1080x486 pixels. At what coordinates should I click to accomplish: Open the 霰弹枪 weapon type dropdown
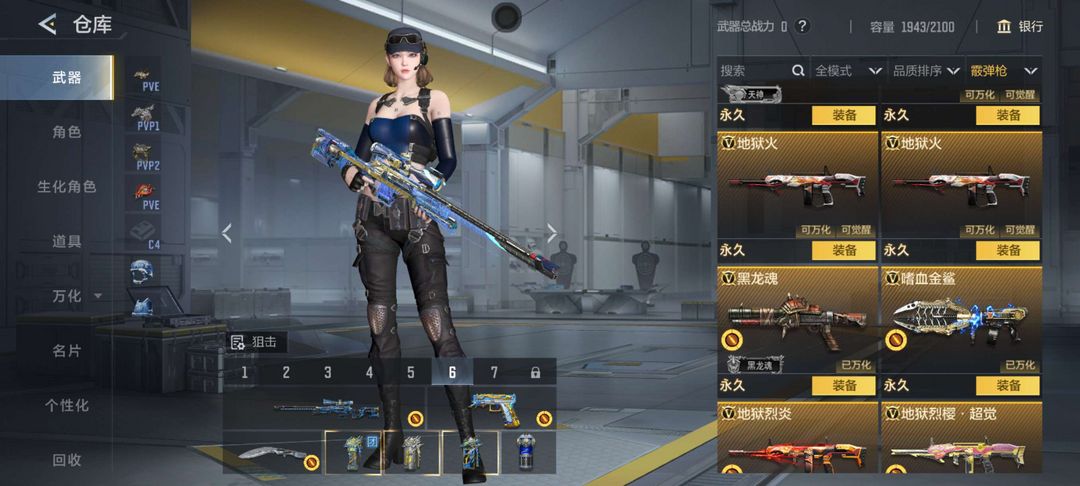[x=1004, y=71]
